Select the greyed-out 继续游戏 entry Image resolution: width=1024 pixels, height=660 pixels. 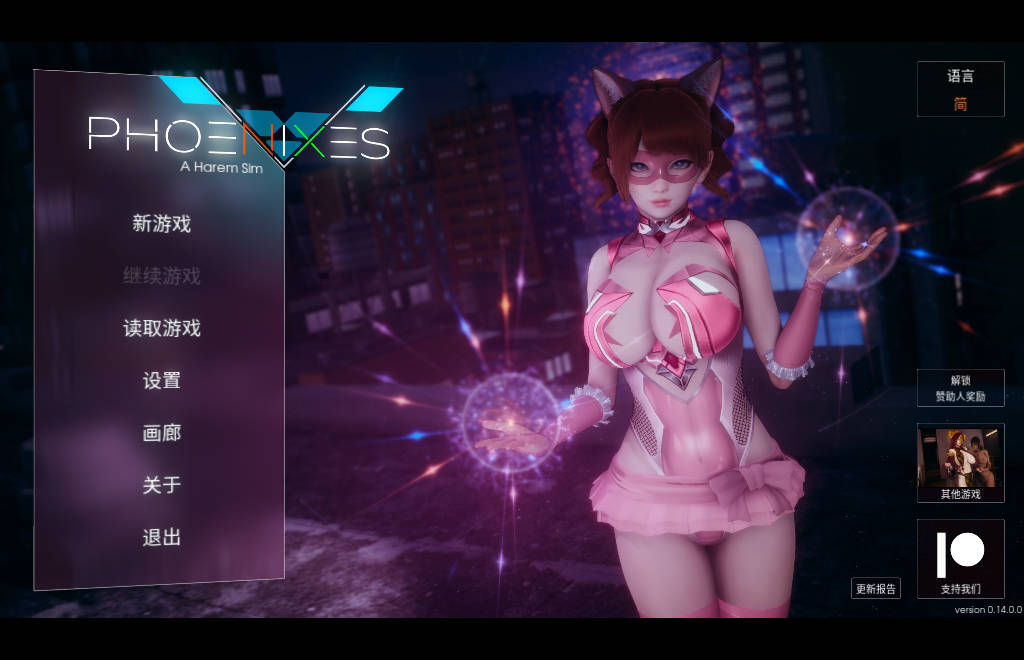(161, 276)
